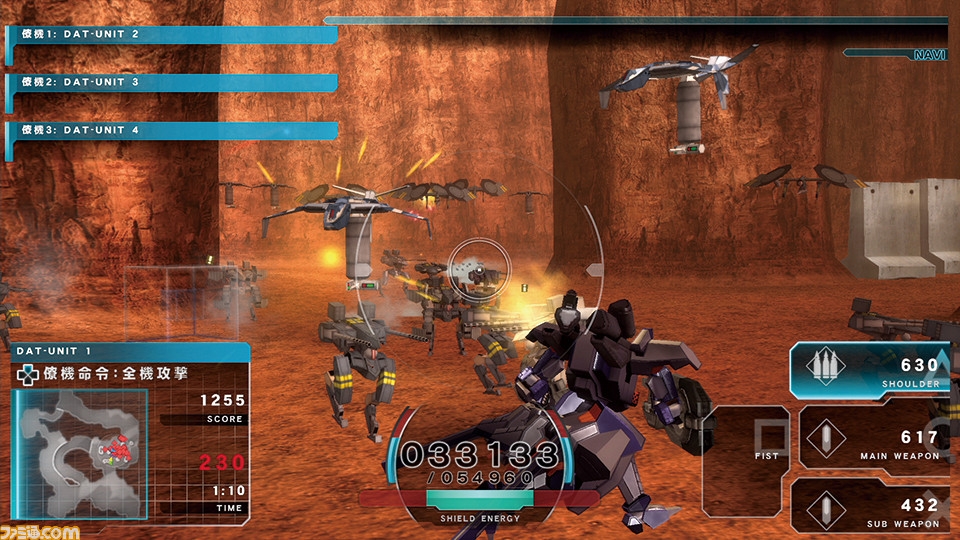The width and height of the screenshot is (960, 540).
Task: Select the DAT-UNIT 3 wingman bar
Action: pos(172,82)
